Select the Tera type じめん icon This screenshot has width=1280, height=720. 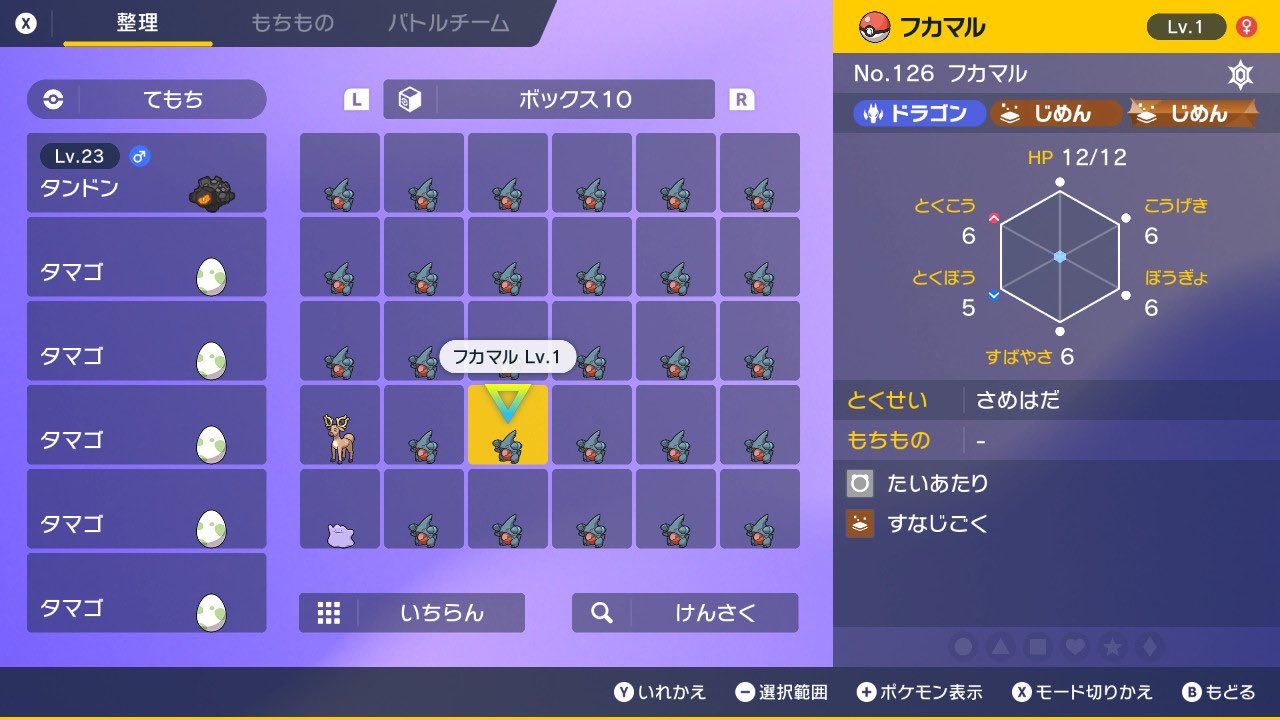coord(1195,113)
